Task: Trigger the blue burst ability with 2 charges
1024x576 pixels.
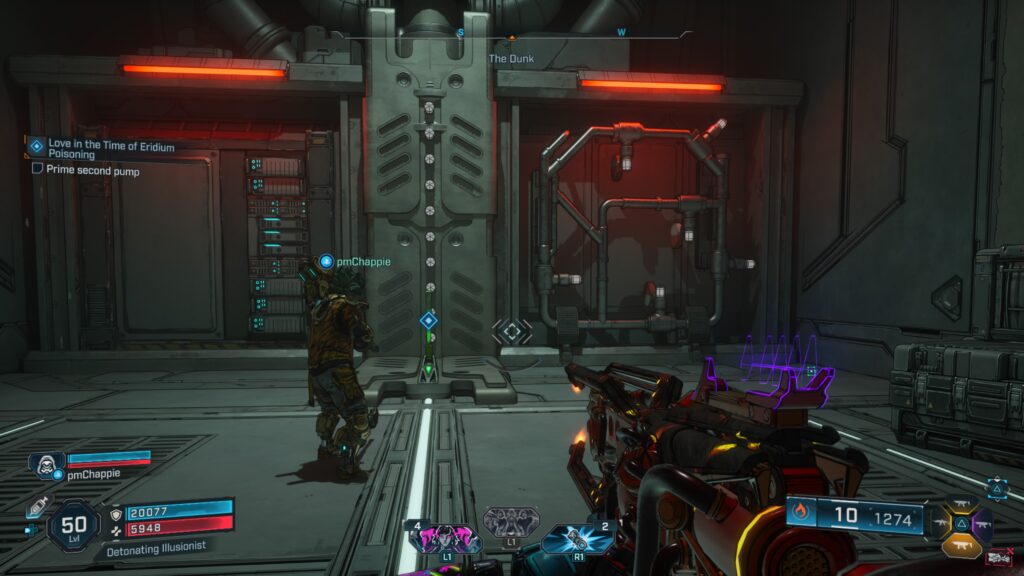Action: (x=578, y=540)
